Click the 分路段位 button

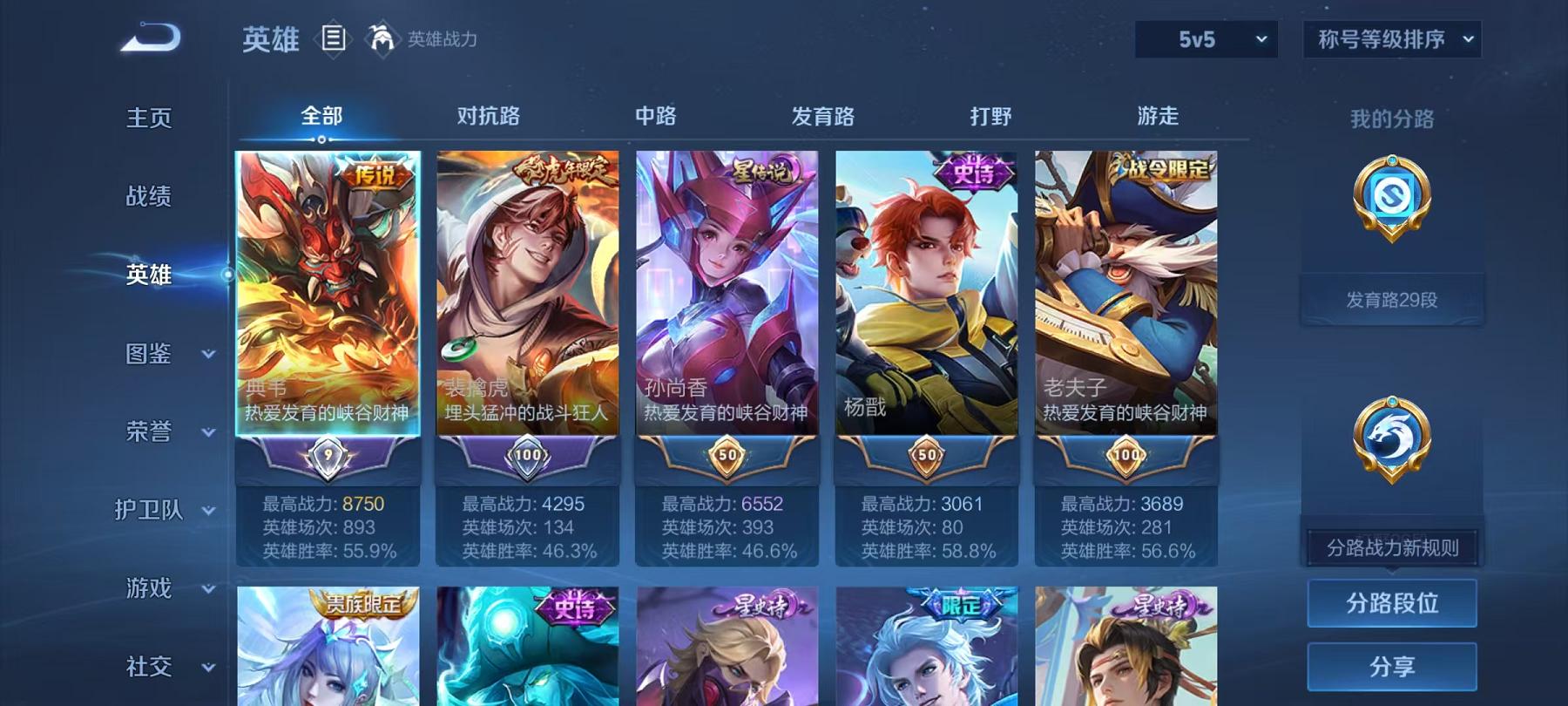(1390, 602)
